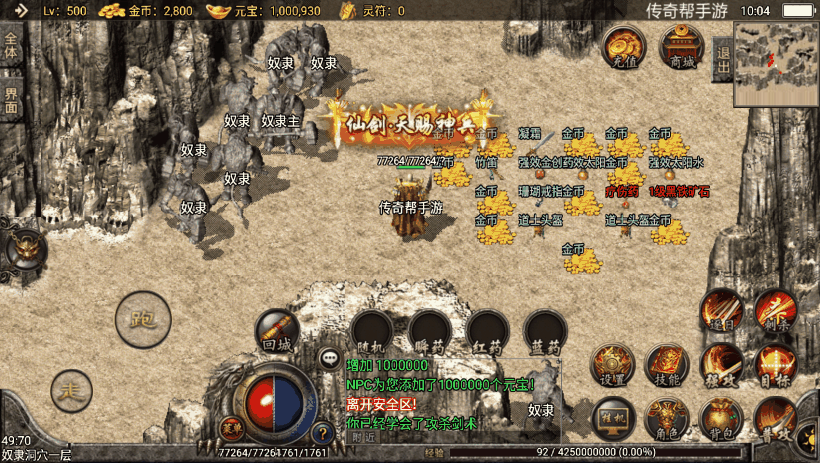This screenshot has height=463, width=820.
Task: Open the chat speech bubble button
Action: [x=329, y=358]
